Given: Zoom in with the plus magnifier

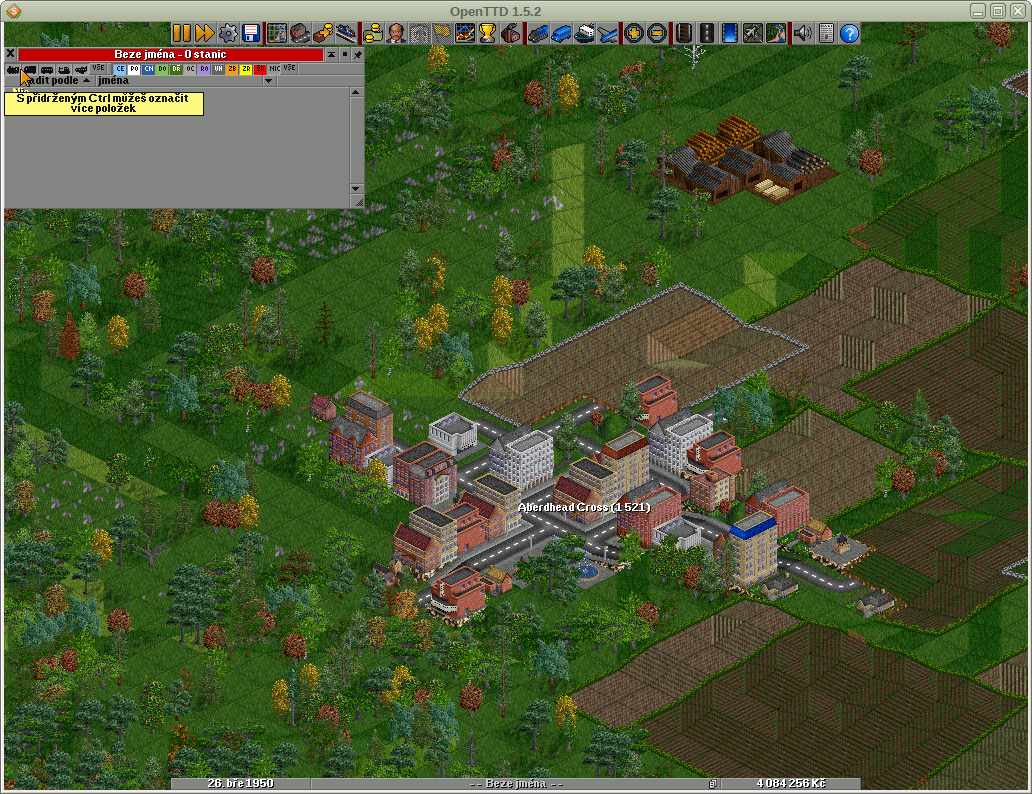Looking at the screenshot, I should pos(633,34).
